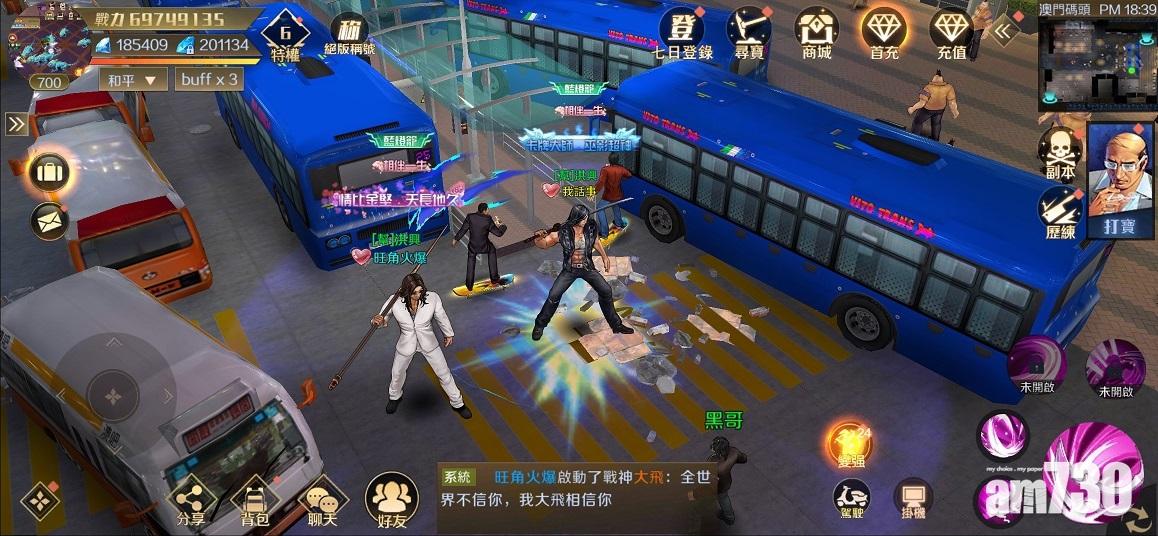Open the 特權 privilege level badge
The height and width of the screenshot is (536, 1158).
[x=285, y=38]
